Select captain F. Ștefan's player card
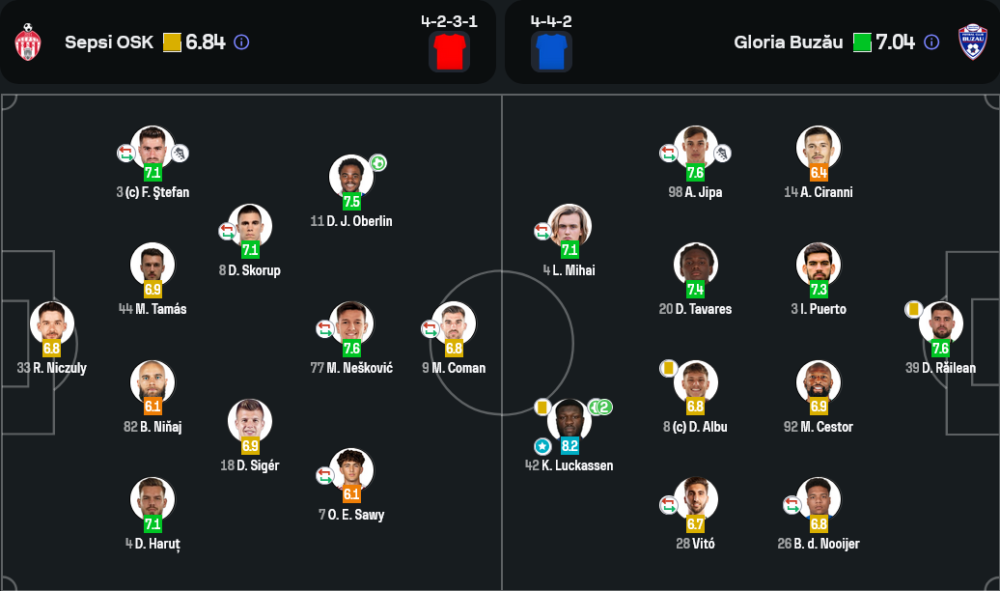The height and width of the screenshot is (591, 1000). click(152, 148)
